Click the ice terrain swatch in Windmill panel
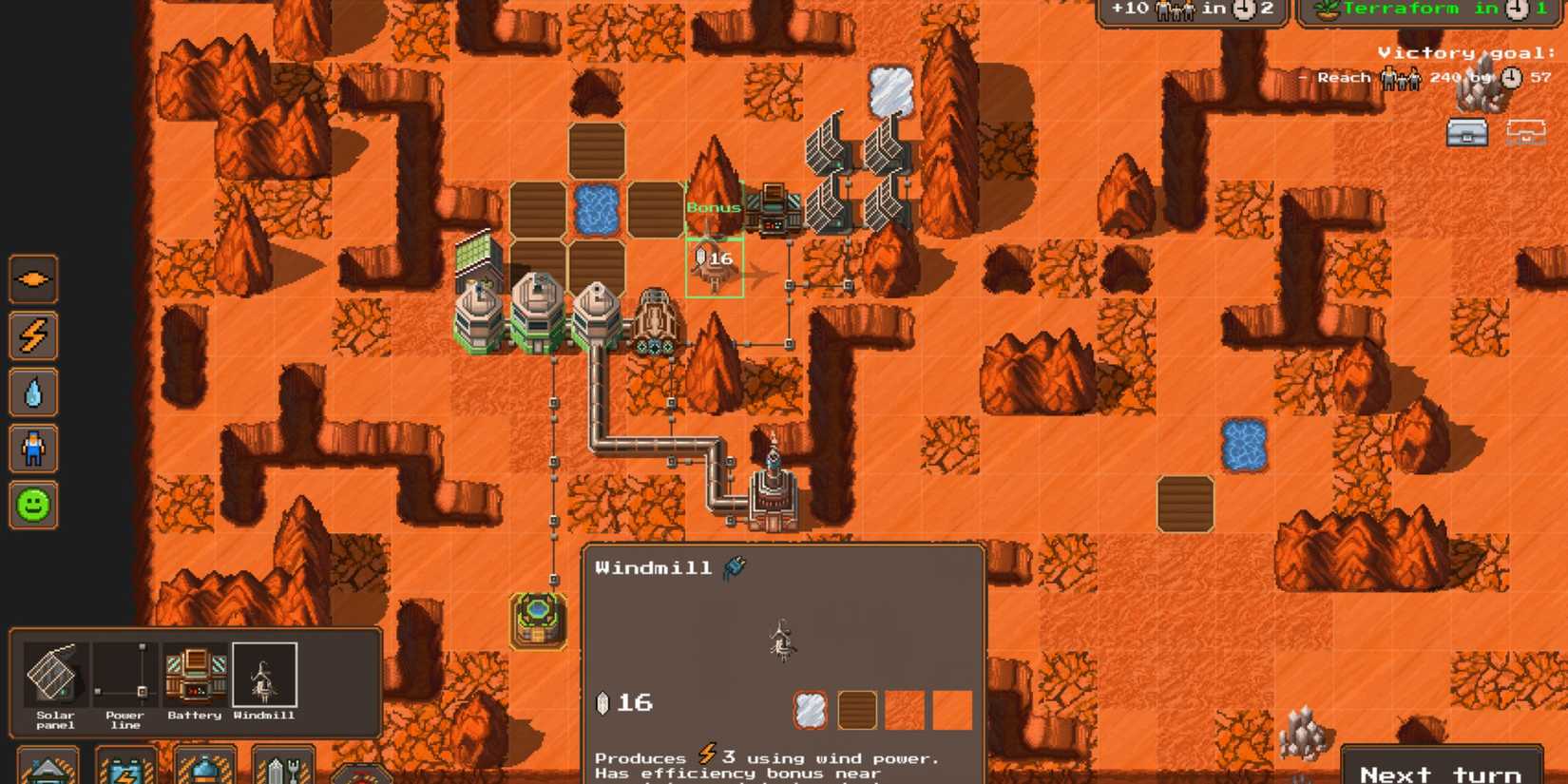 point(809,707)
